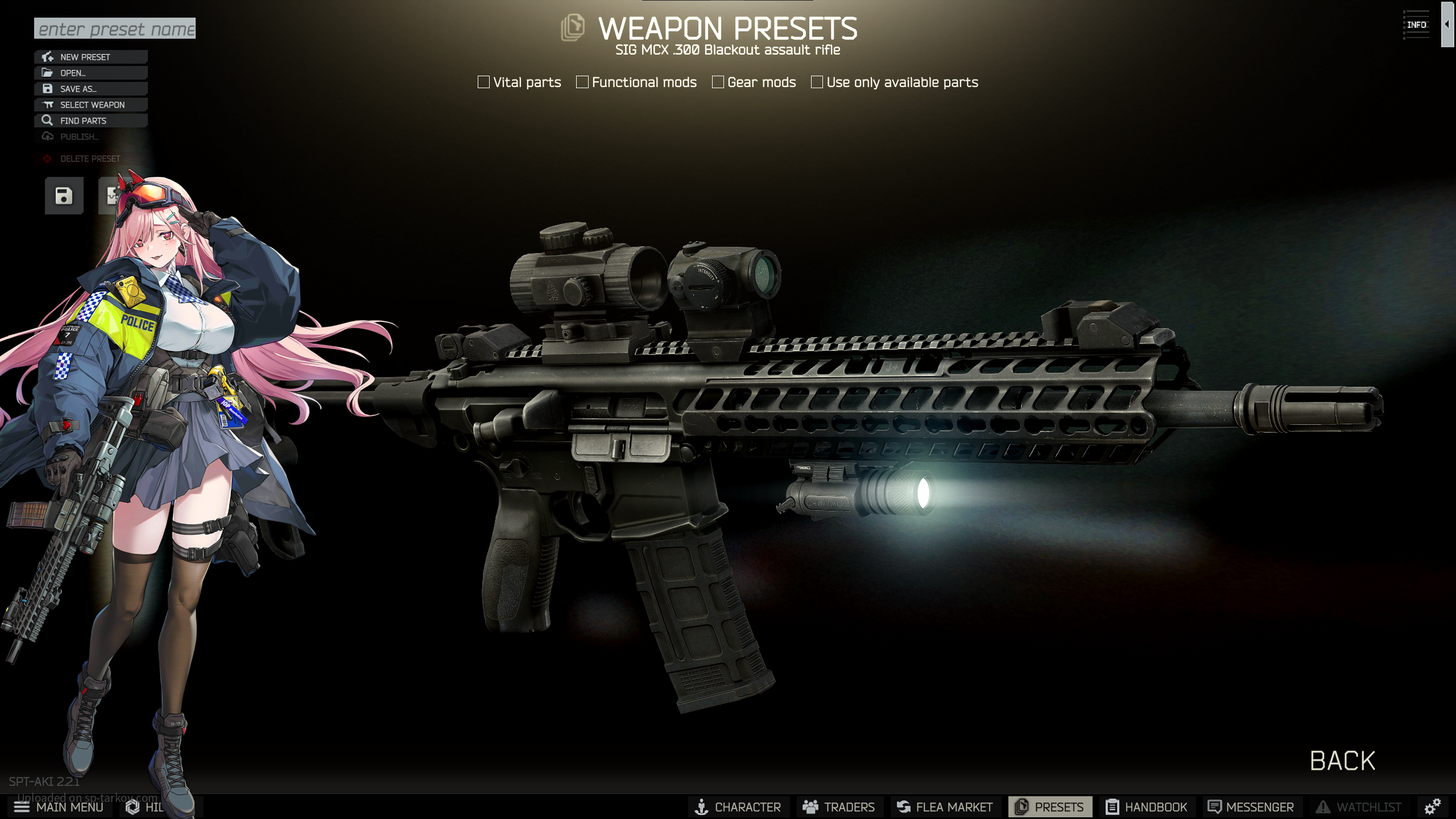
Task: Create a new preset
Action: tap(91, 57)
